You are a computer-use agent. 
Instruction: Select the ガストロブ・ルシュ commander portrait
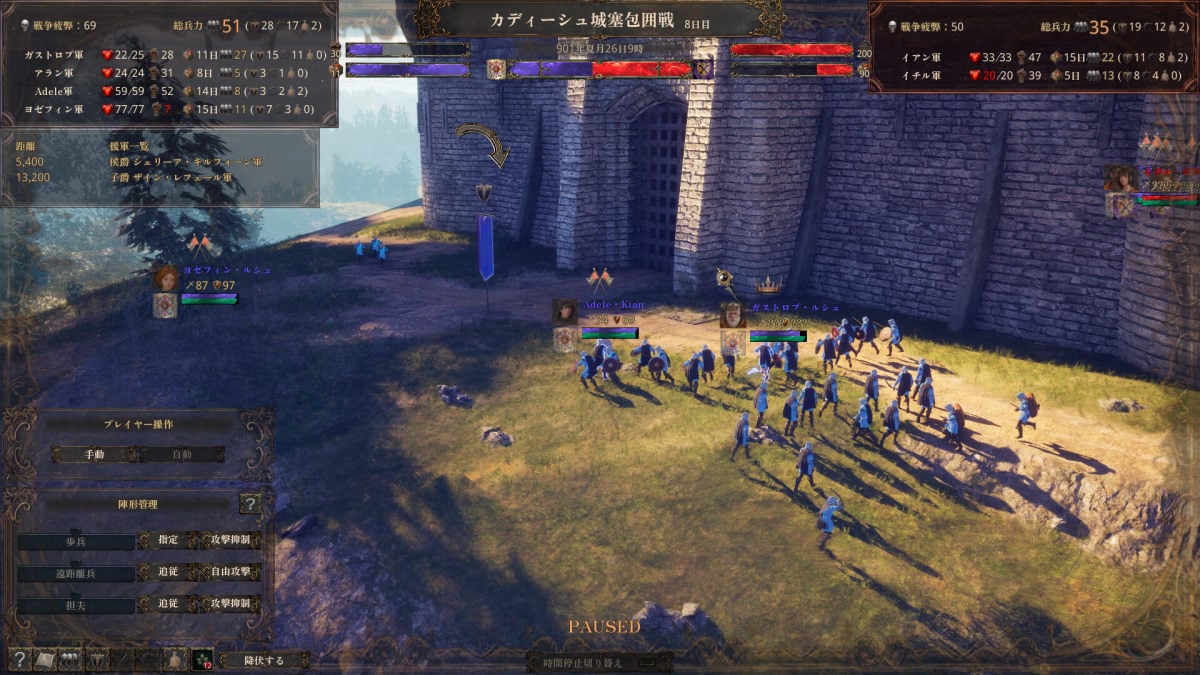732,316
